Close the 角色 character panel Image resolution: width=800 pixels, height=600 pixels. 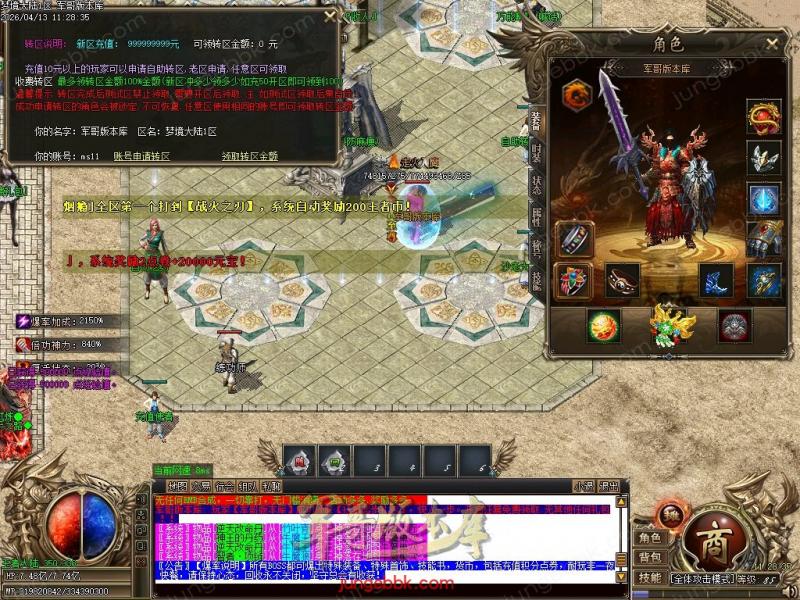(770, 44)
